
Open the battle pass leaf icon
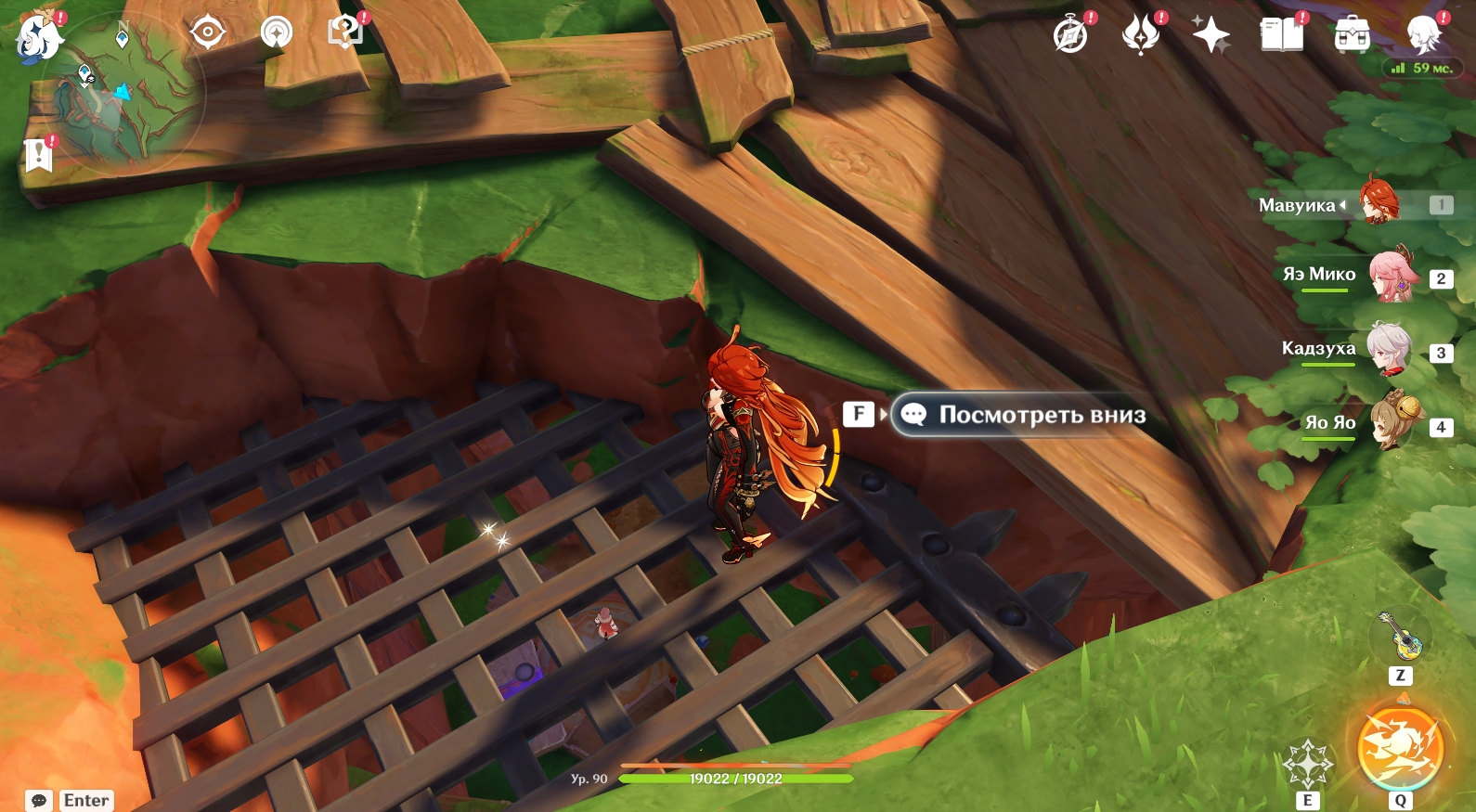pyautogui.click(x=1141, y=35)
